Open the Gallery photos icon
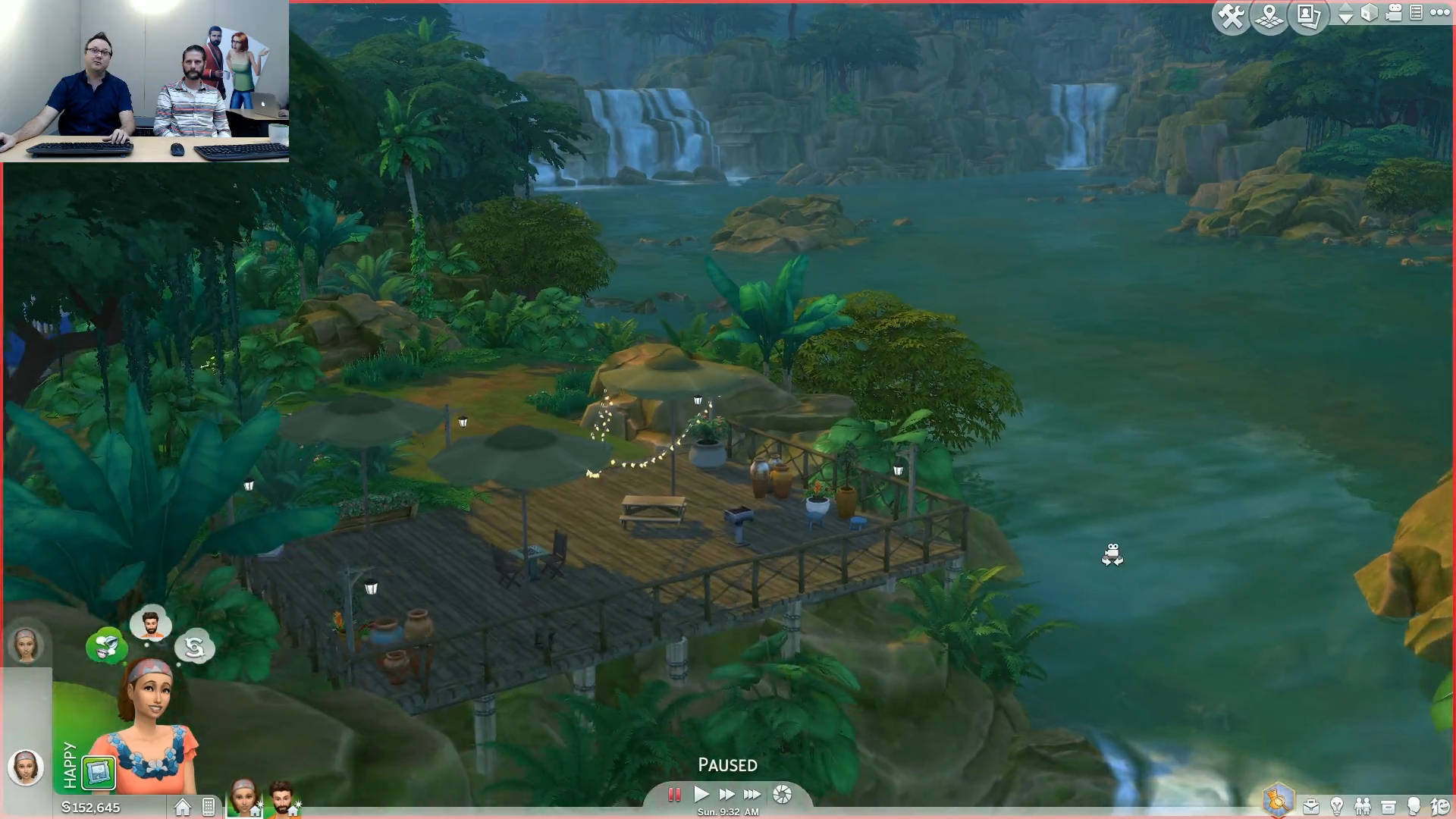The image size is (1456, 819). pyautogui.click(x=1308, y=16)
